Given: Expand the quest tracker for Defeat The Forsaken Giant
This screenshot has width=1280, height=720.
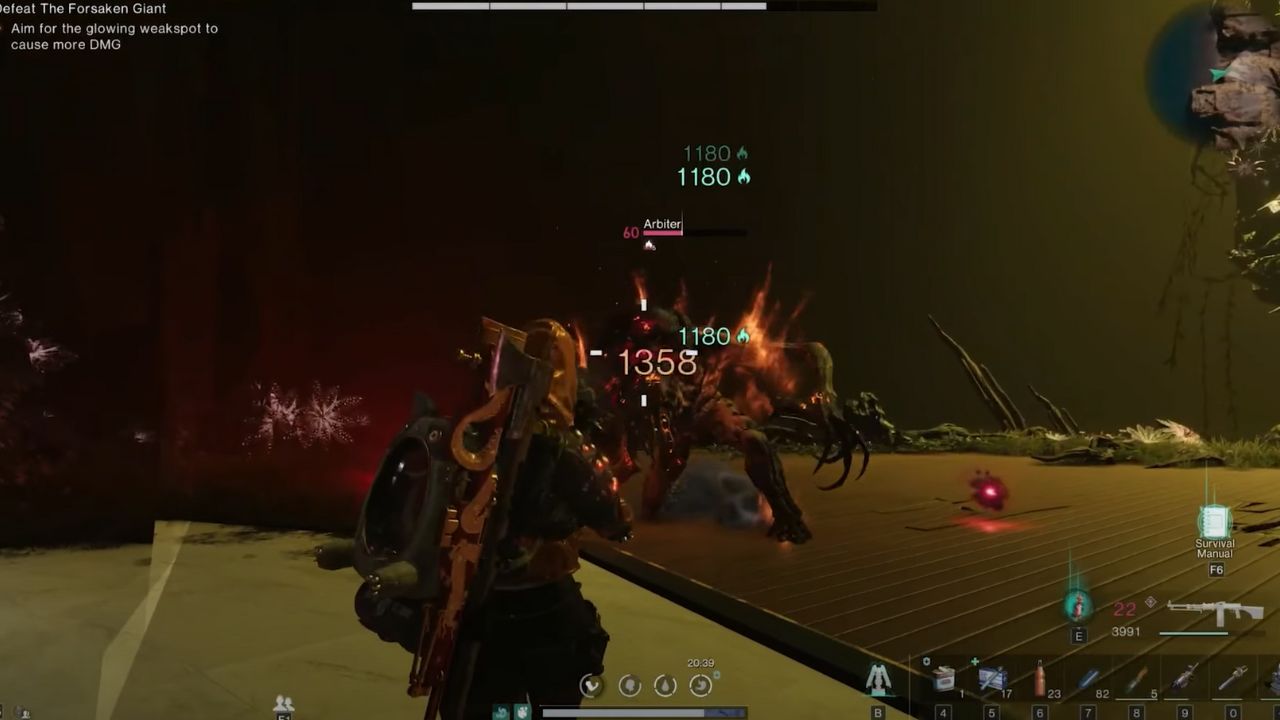Looking at the screenshot, I should coord(85,8).
